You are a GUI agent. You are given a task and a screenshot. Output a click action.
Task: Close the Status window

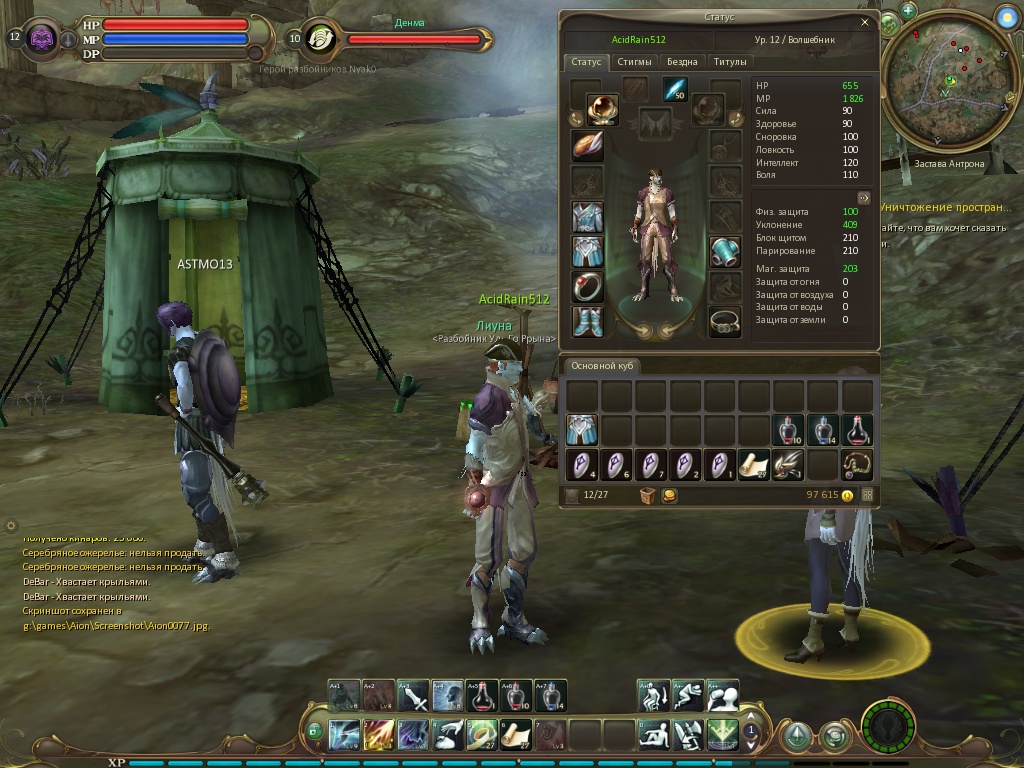(x=865, y=21)
